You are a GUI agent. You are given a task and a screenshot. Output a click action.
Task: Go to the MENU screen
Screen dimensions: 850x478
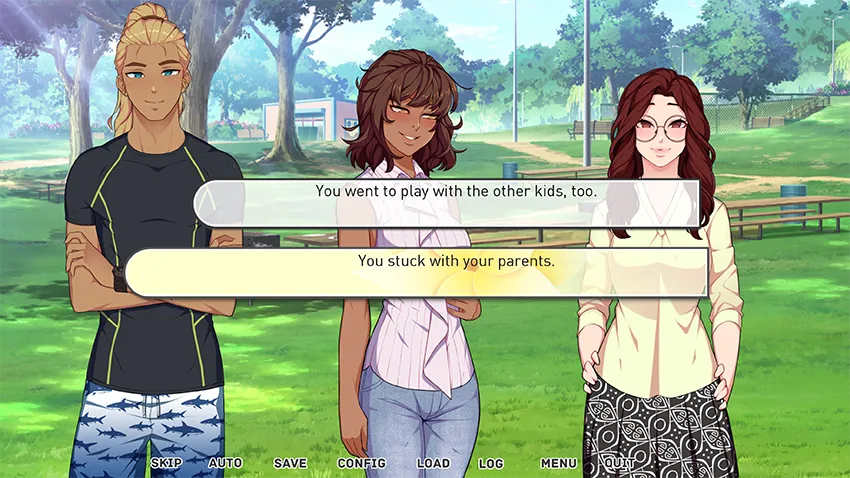pyautogui.click(x=558, y=464)
